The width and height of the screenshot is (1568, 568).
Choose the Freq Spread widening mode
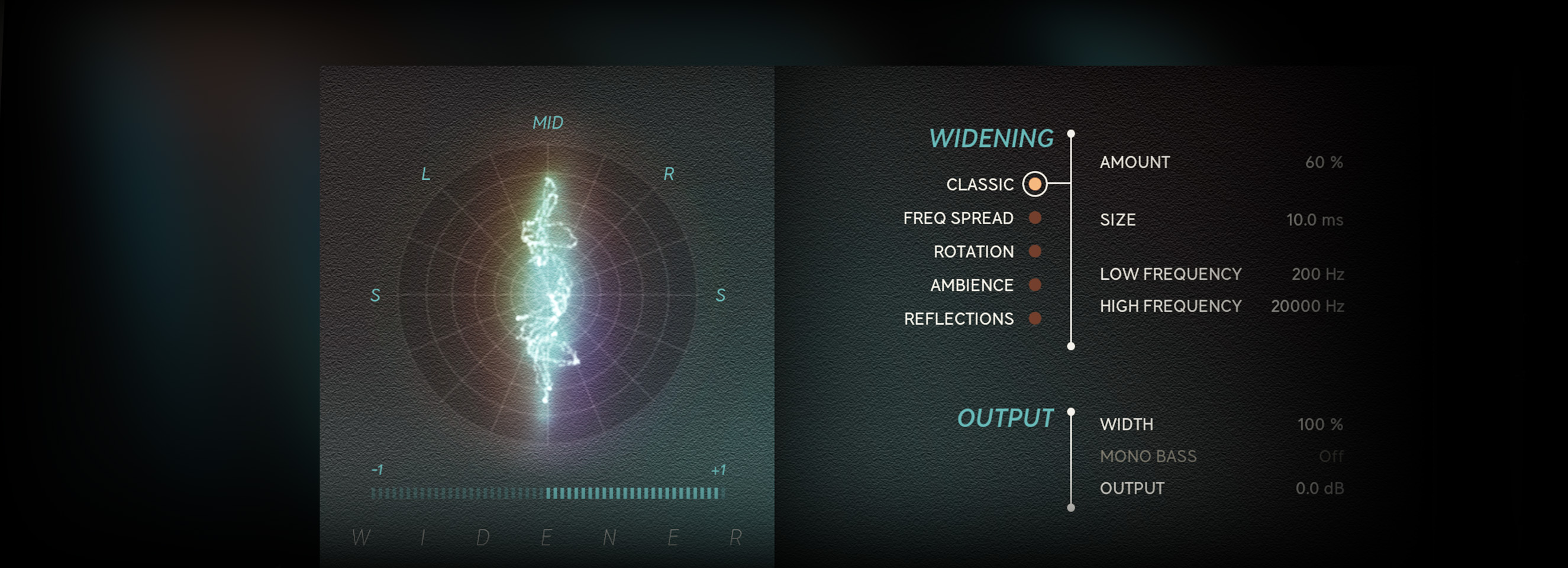[1034, 218]
